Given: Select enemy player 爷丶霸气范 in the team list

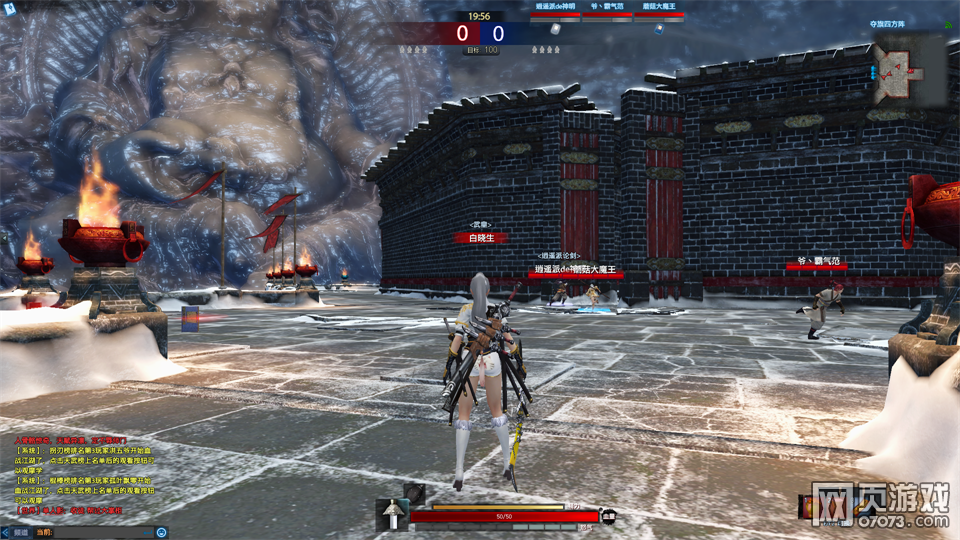Looking at the screenshot, I should coord(607,7).
